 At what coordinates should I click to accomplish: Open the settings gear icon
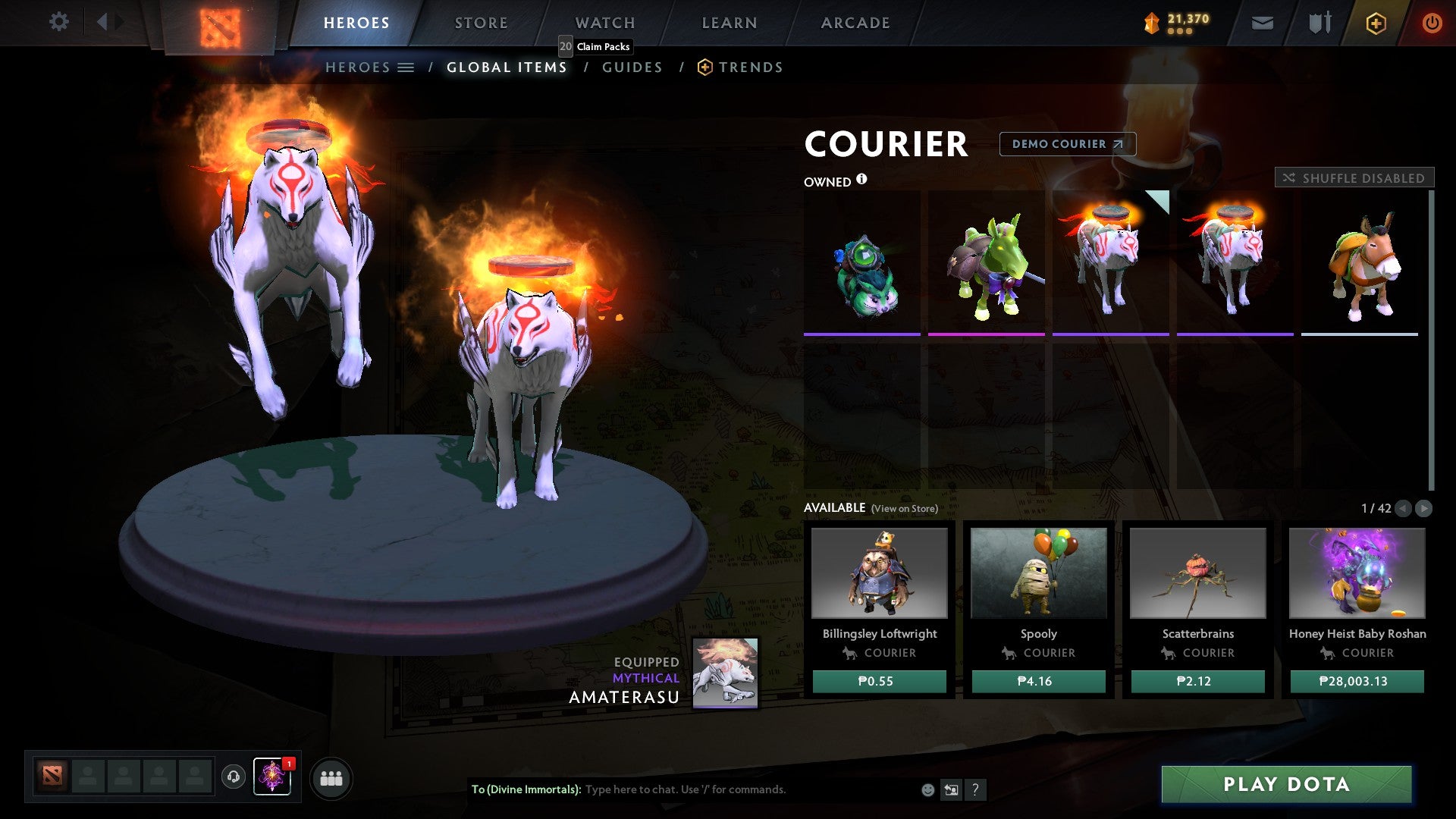(x=59, y=22)
